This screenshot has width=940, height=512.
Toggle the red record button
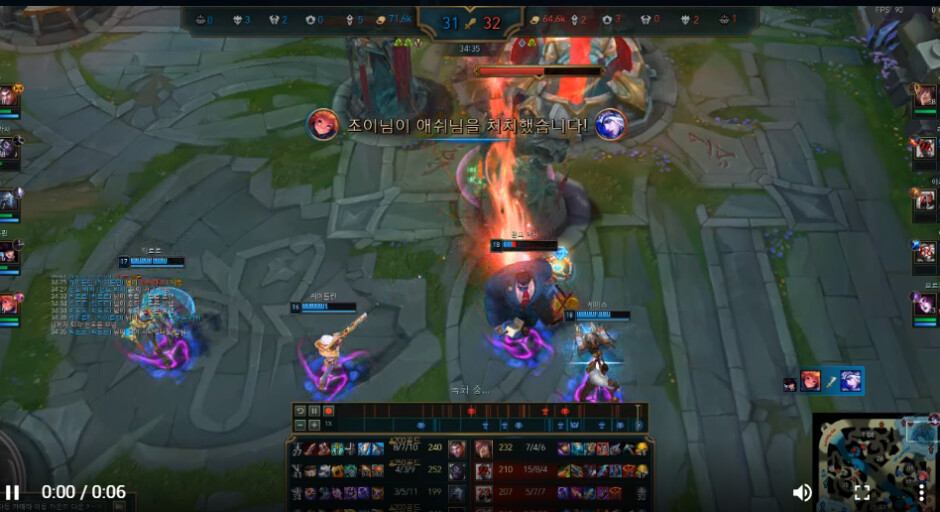[328, 411]
